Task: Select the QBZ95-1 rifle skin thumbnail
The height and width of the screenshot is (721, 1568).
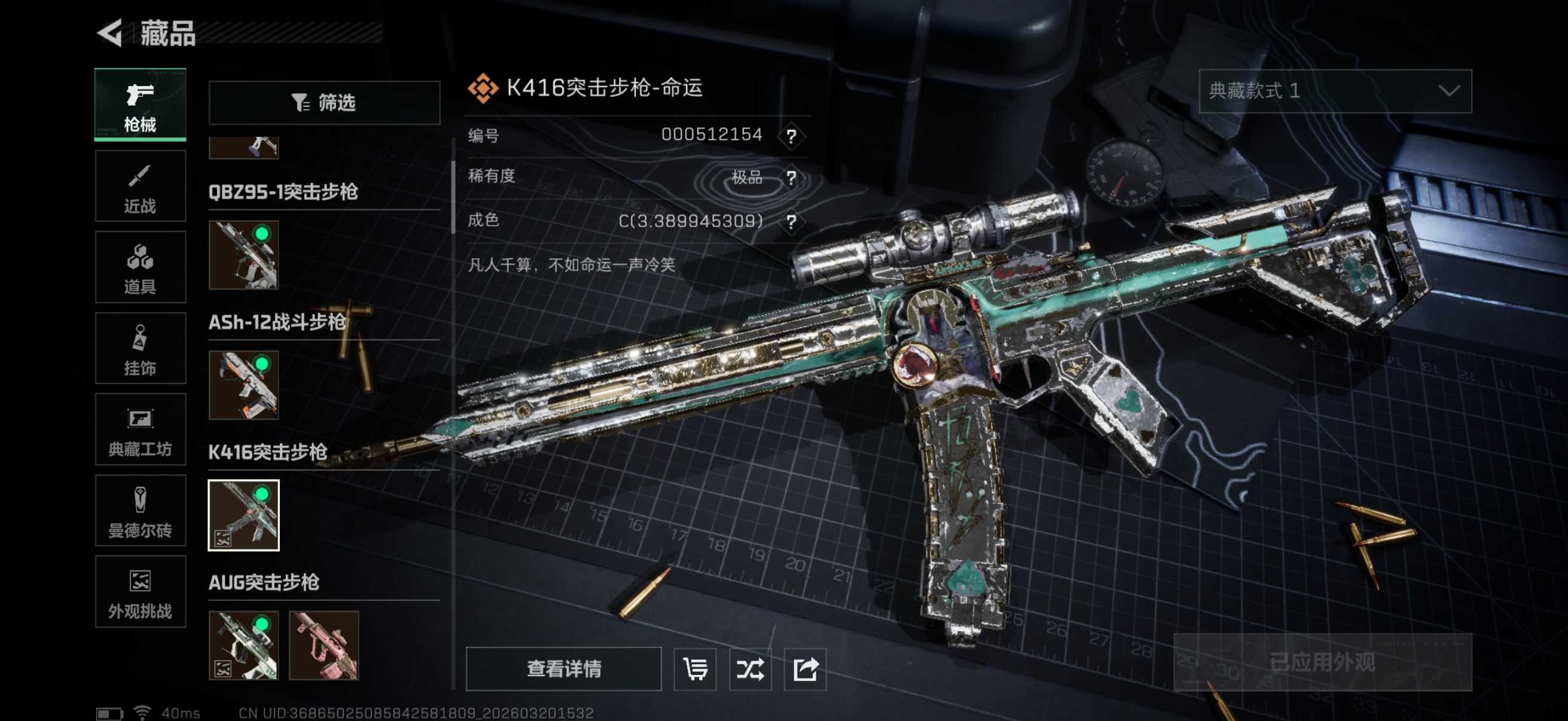Action: pyautogui.click(x=243, y=255)
